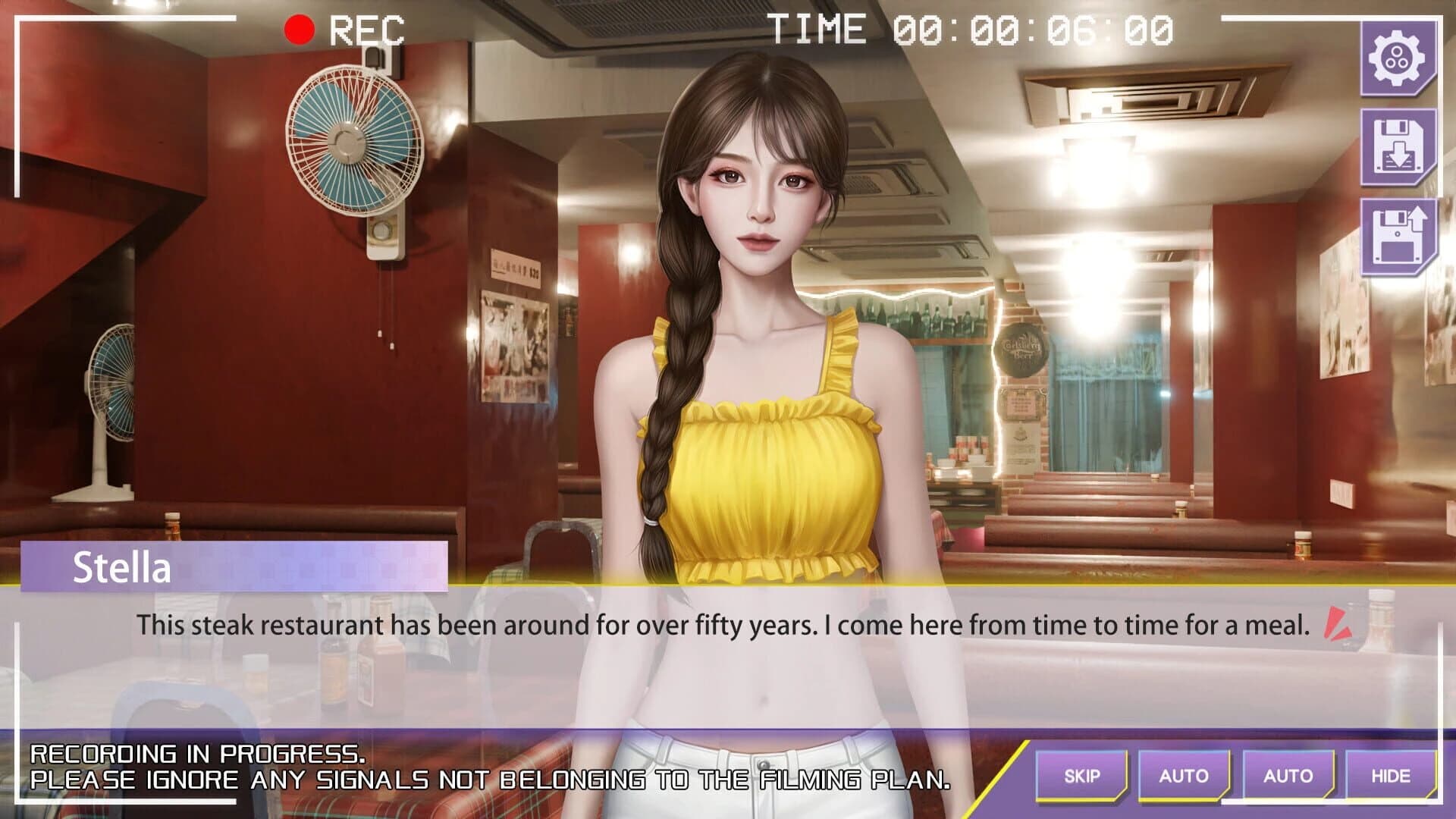Click the red REC recording indicator

(x=298, y=30)
